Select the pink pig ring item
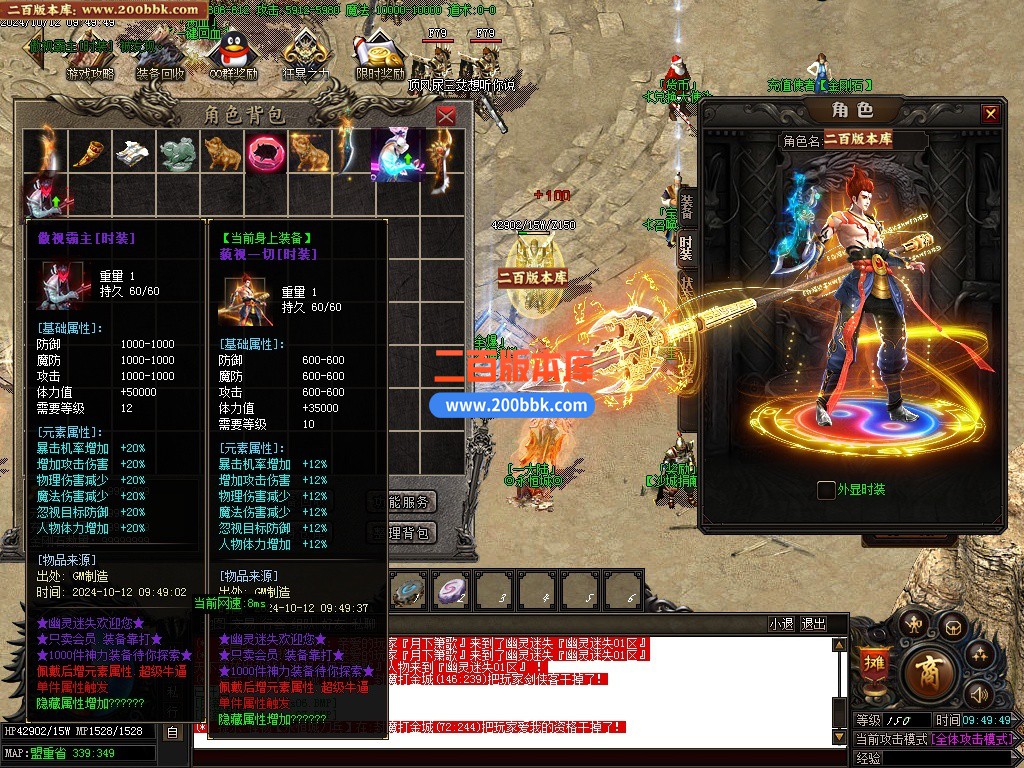Viewport: 1024px width, 768px height. click(265, 151)
